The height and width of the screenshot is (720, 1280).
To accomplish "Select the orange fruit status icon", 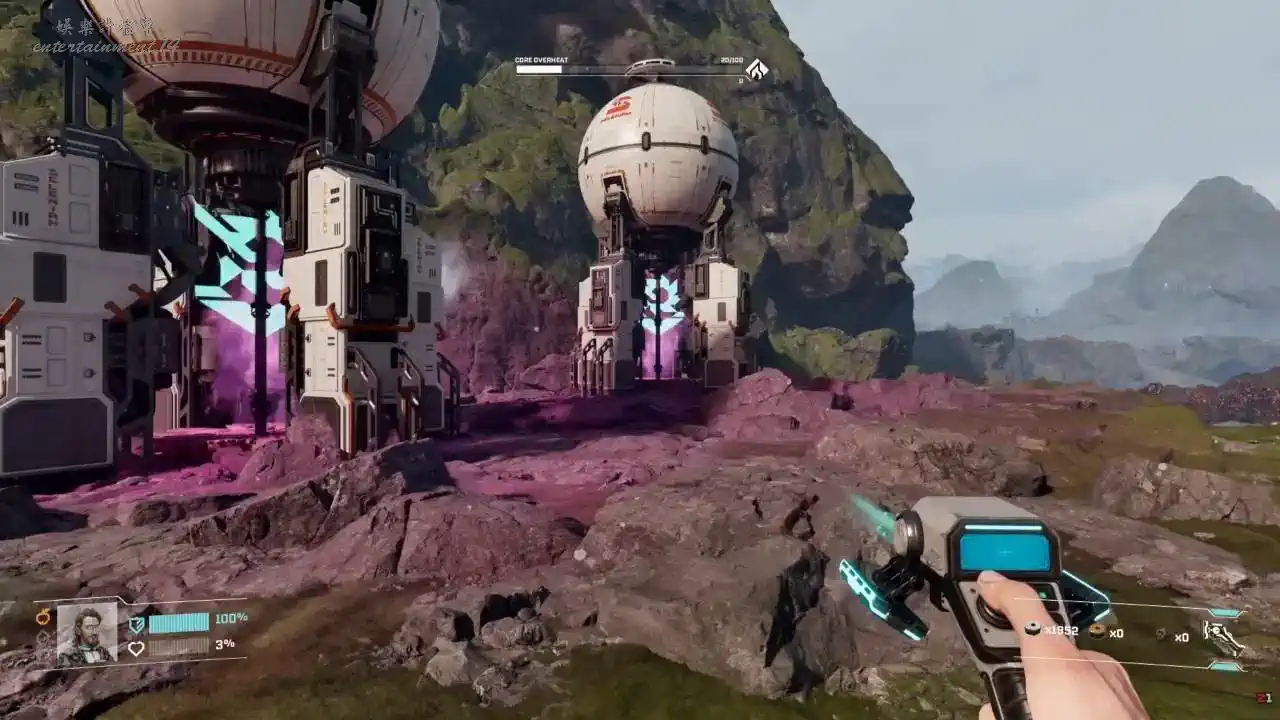I will pyautogui.click(x=43, y=616).
